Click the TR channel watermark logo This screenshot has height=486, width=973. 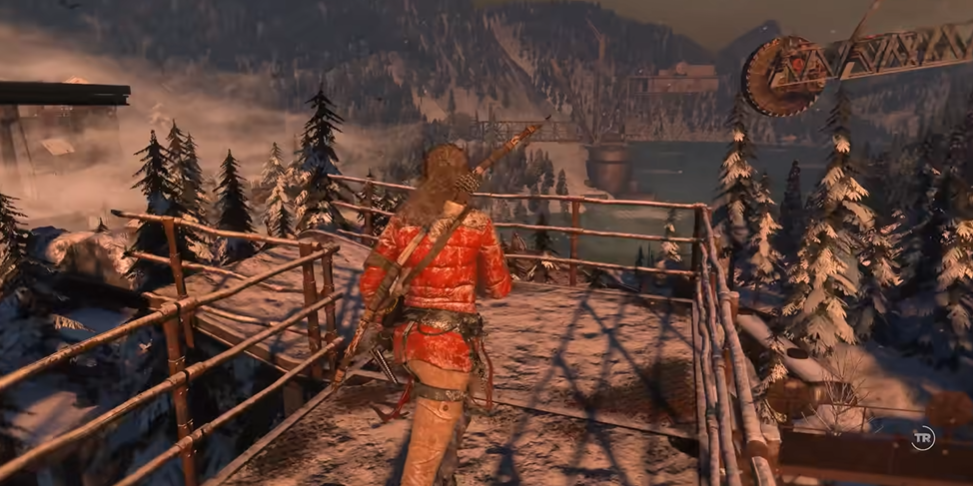pyautogui.click(x=922, y=437)
